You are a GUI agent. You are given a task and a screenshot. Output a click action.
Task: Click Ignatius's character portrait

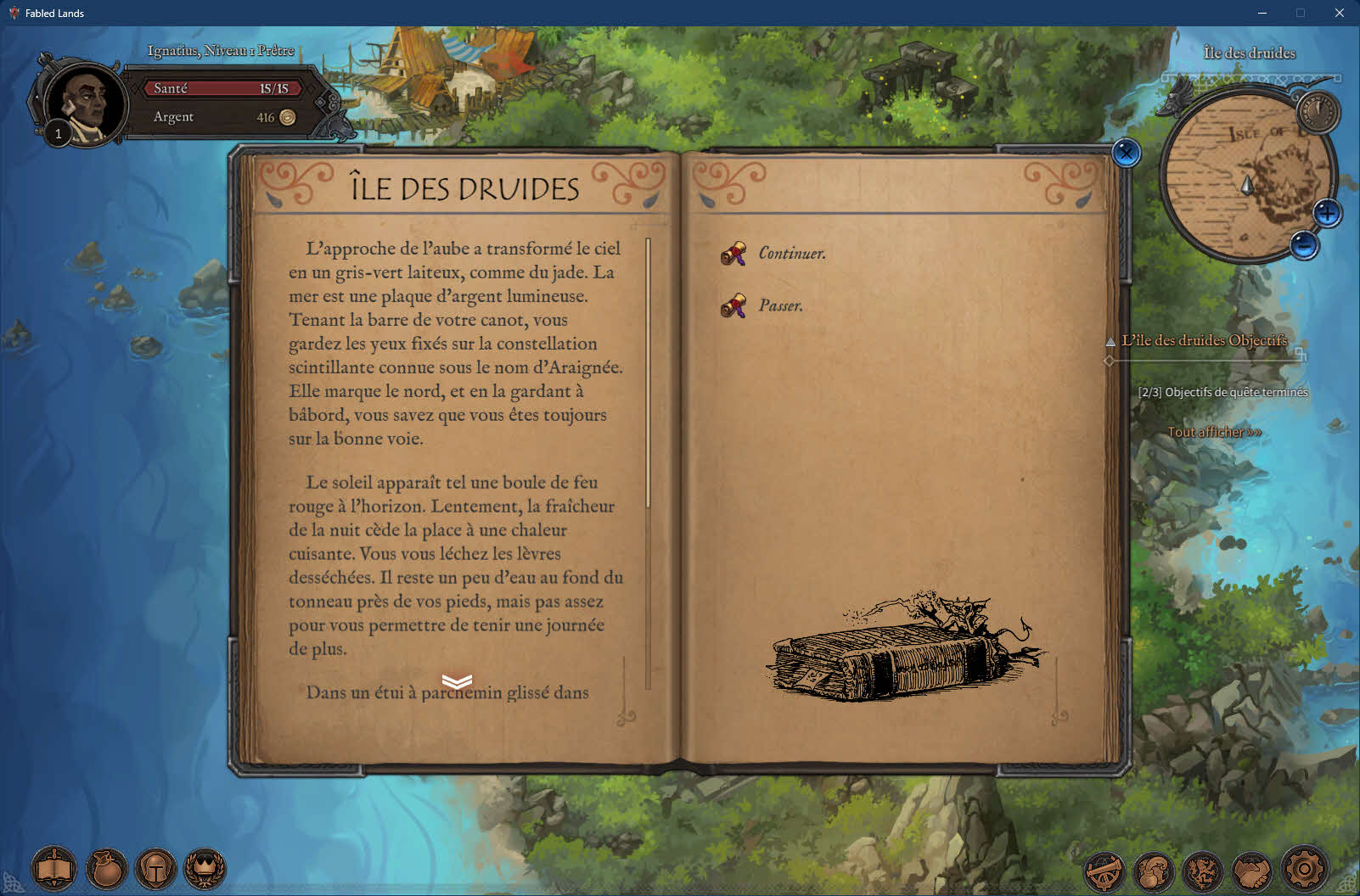(85, 105)
